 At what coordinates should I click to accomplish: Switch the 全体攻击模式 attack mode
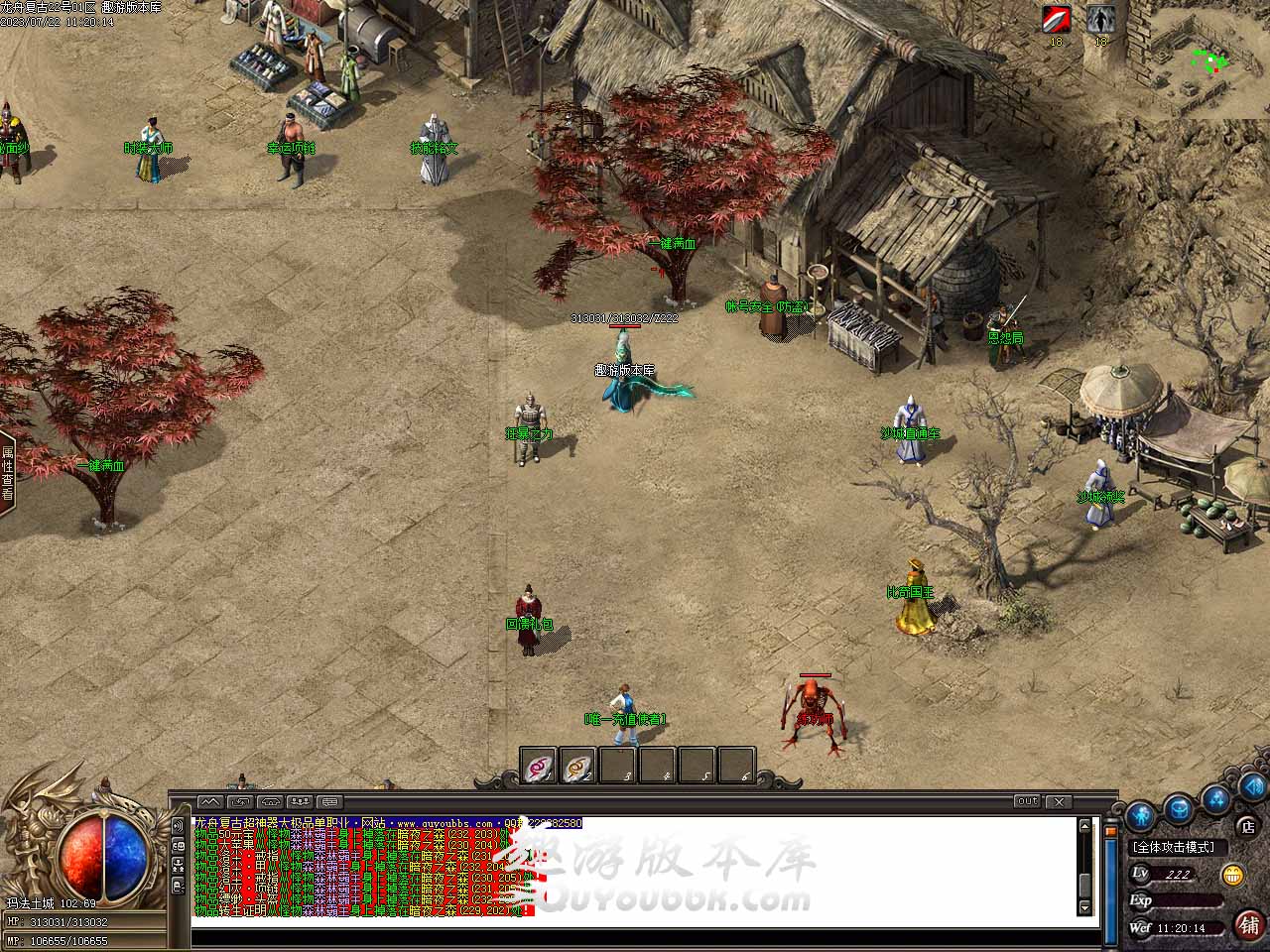(x=1179, y=848)
